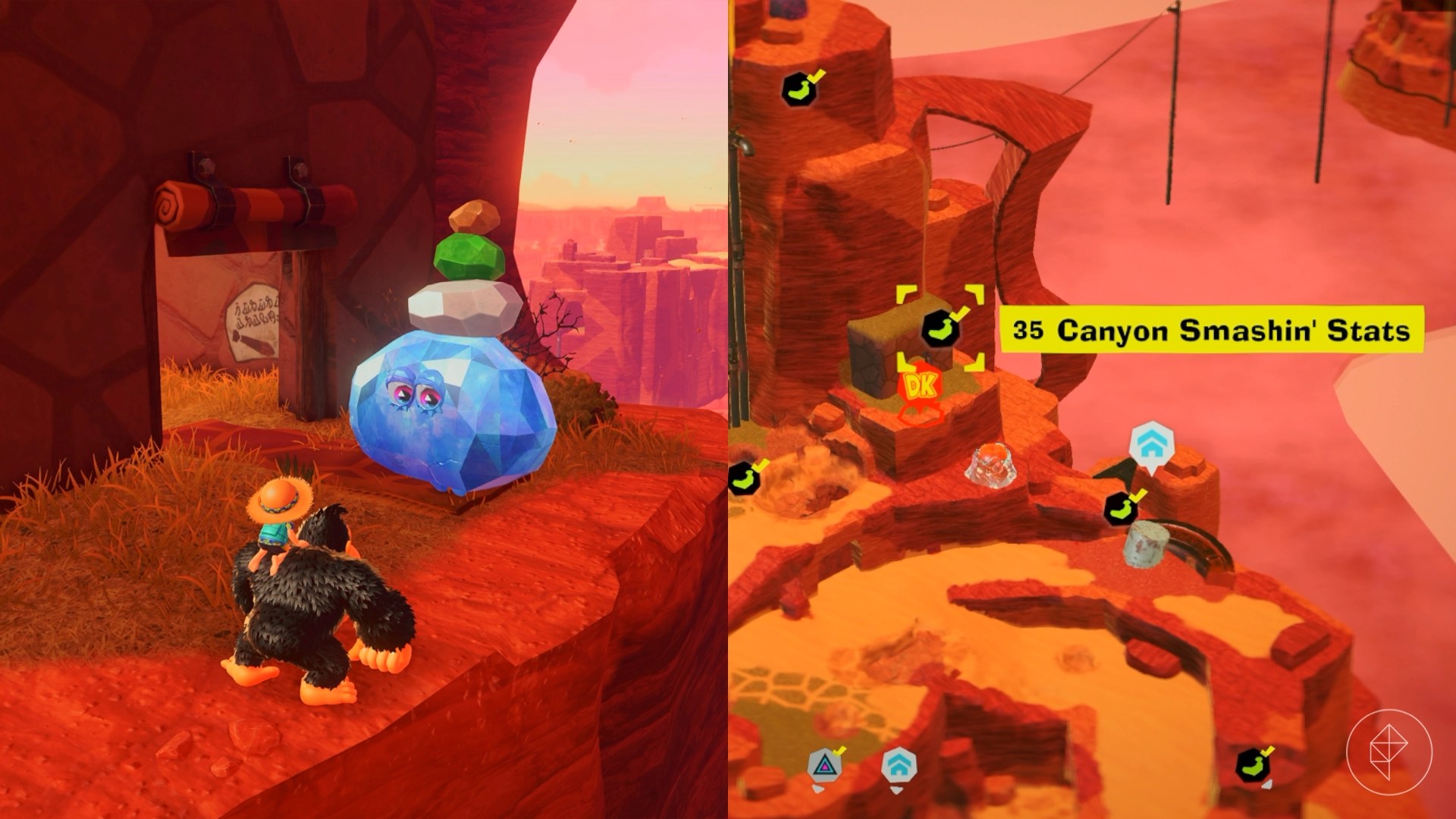Choose the triangle map marker

[823, 766]
